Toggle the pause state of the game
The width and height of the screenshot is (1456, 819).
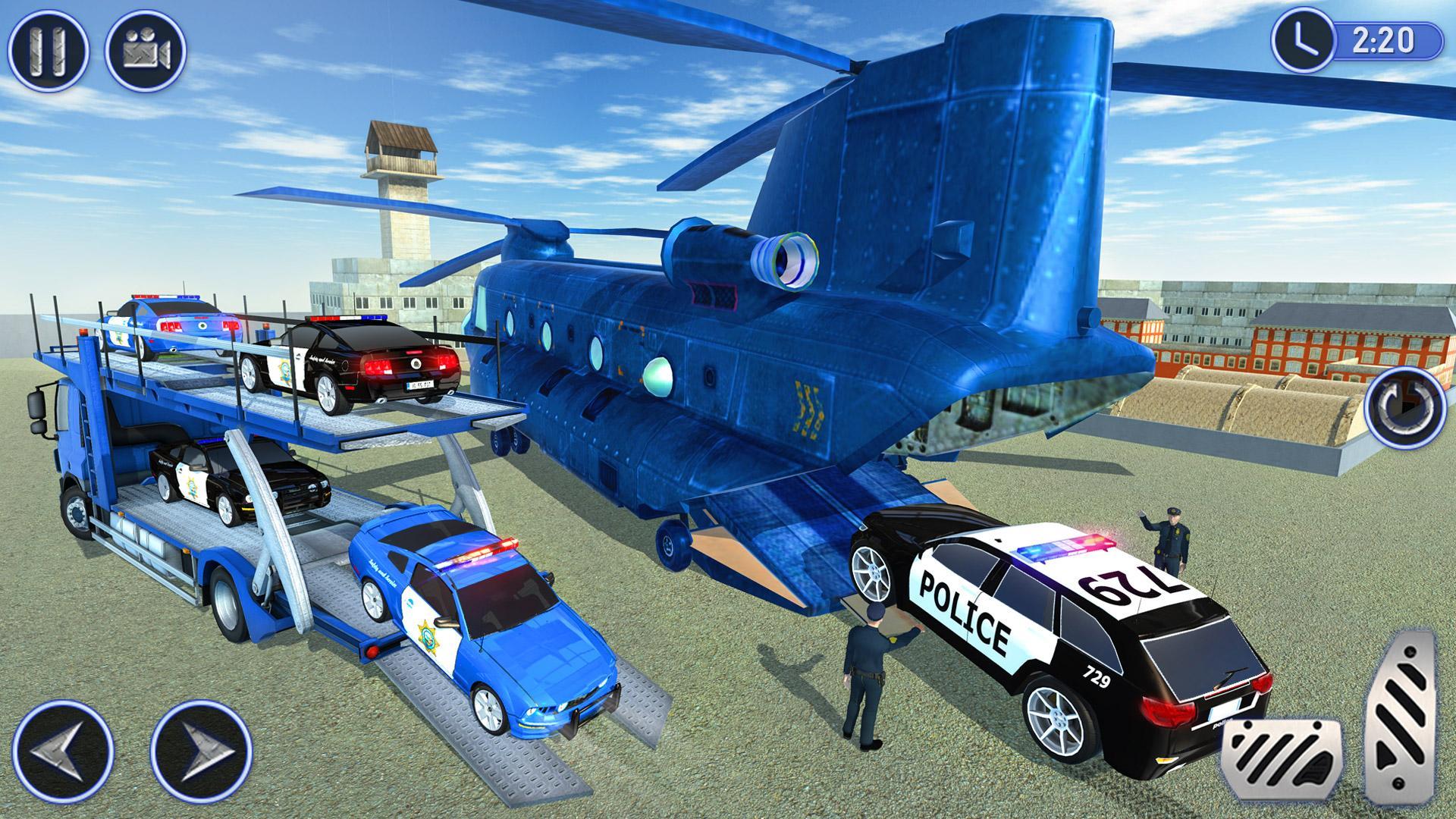47,47
